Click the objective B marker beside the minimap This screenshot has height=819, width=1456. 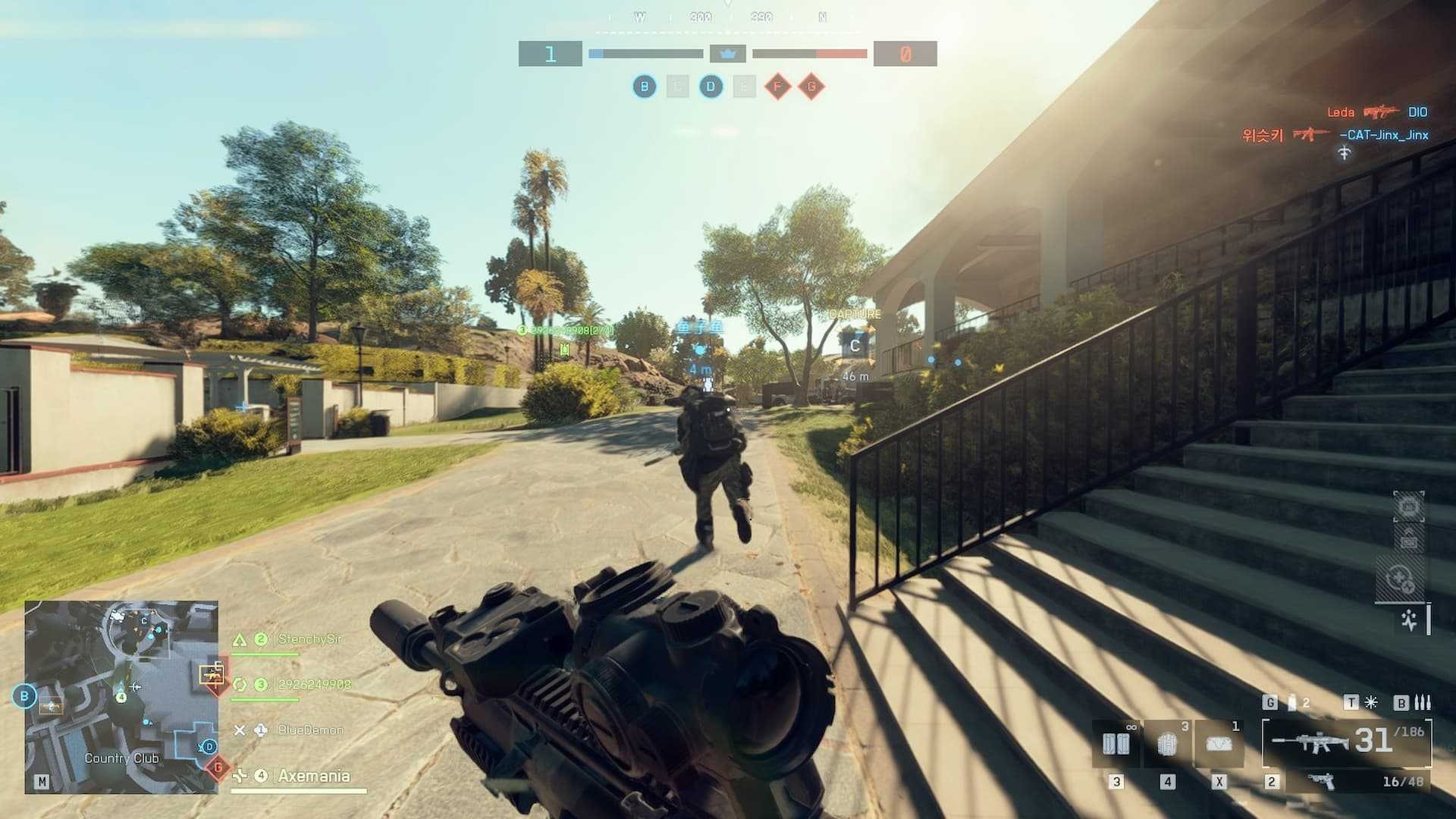24,696
